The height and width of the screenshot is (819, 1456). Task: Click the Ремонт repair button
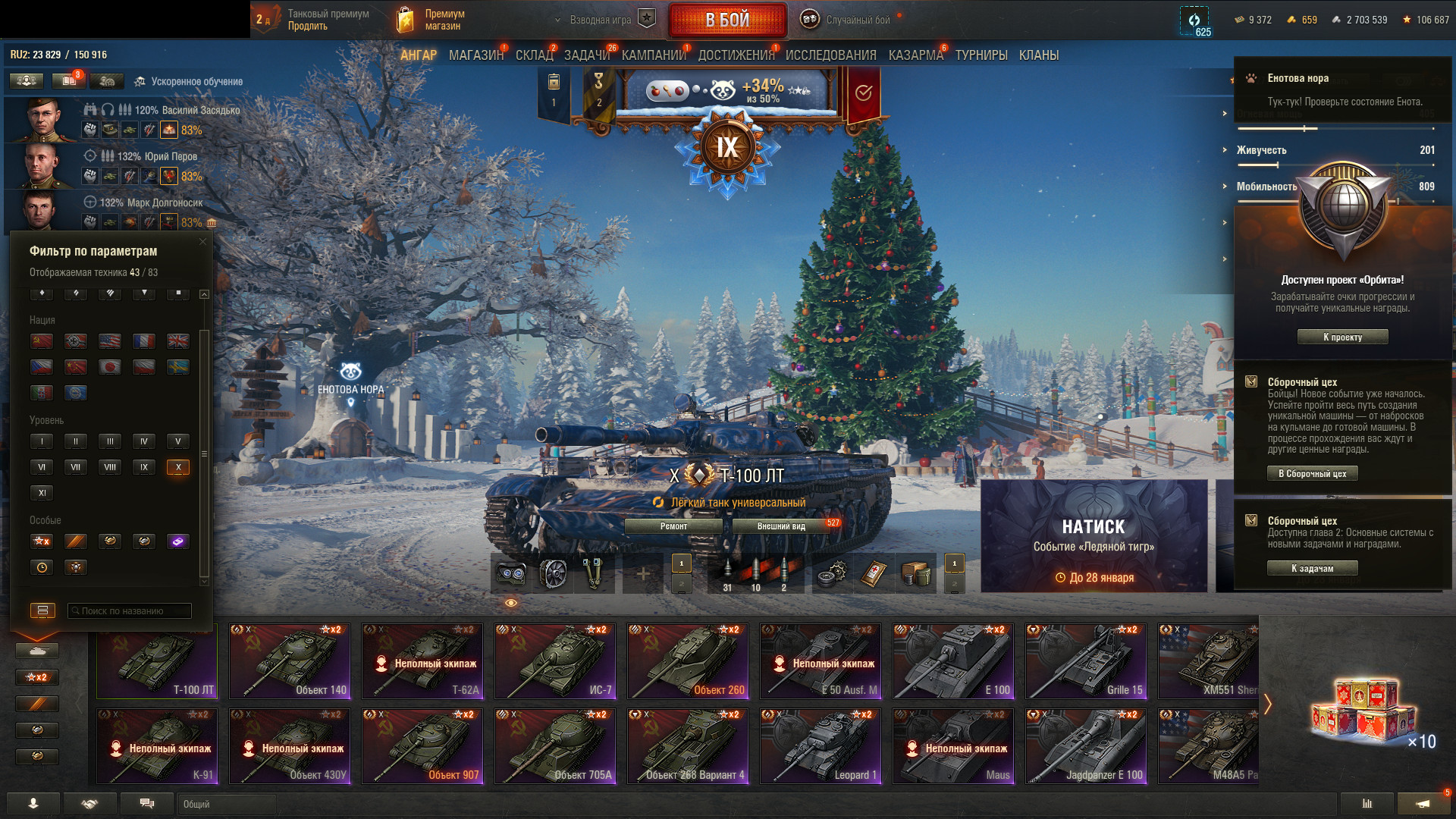673,526
